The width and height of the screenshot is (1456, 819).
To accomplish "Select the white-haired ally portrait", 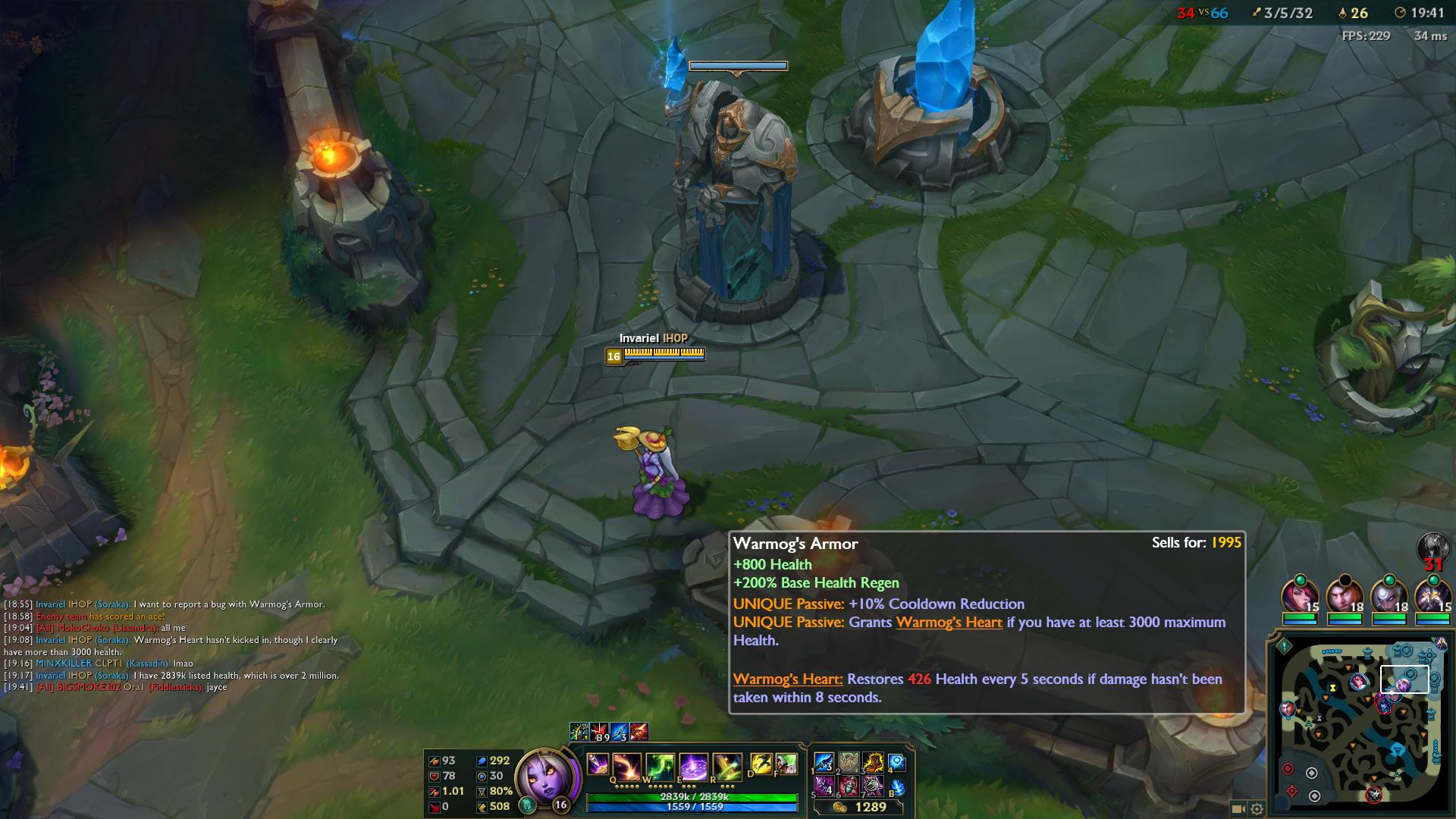I will coord(1388,595).
